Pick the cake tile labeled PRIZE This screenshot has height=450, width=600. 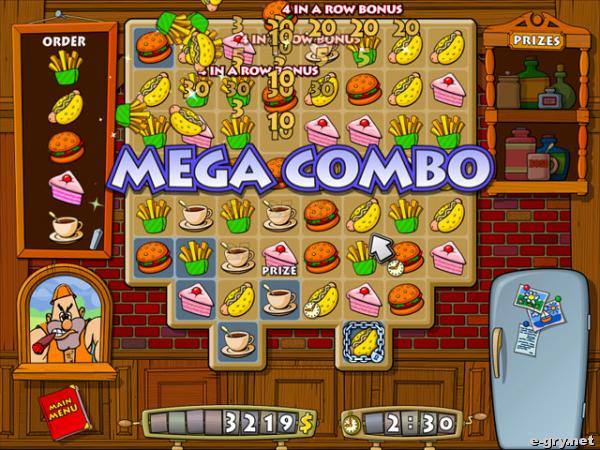pos(279,255)
